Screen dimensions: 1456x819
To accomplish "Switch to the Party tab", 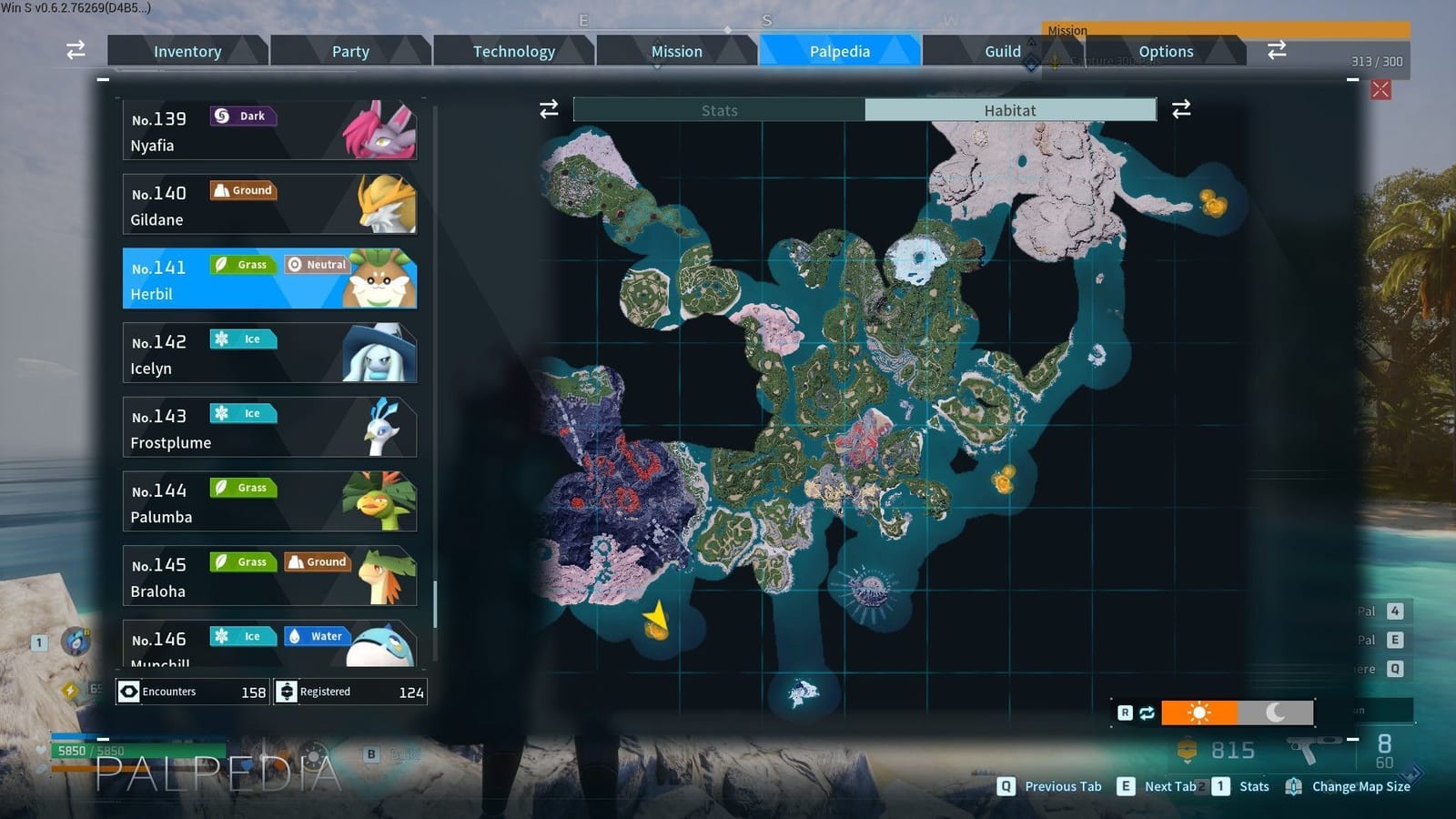I will click(x=350, y=51).
